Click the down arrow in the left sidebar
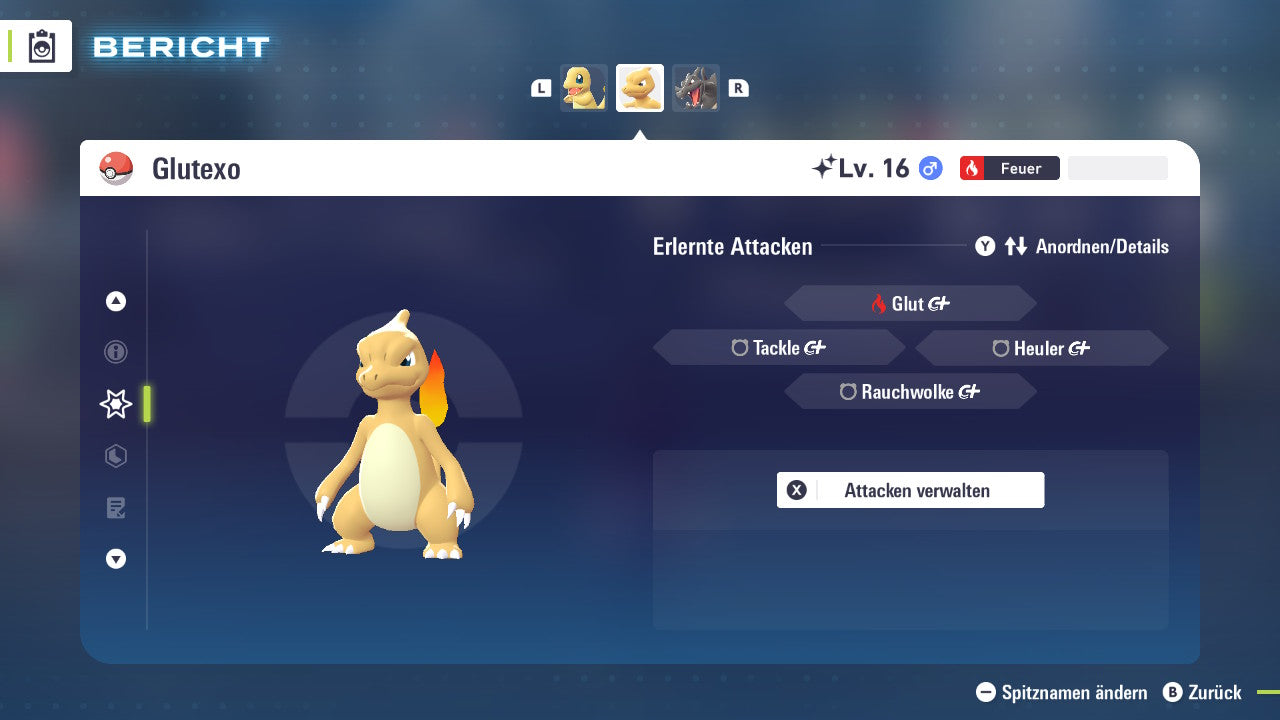The height and width of the screenshot is (720, 1280). point(115,559)
